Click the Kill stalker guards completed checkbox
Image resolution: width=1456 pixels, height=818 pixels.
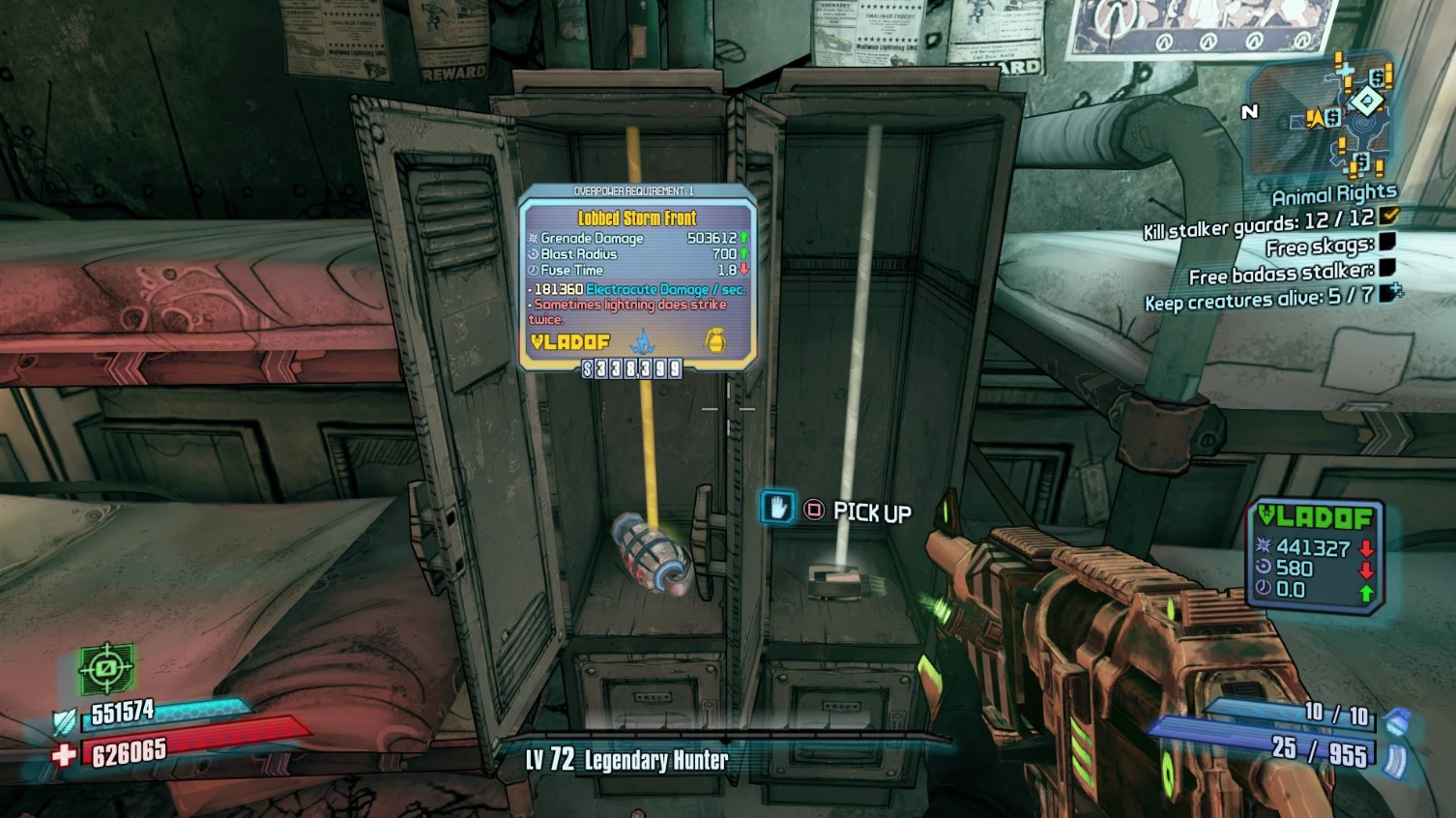click(x=1389, y=216)
